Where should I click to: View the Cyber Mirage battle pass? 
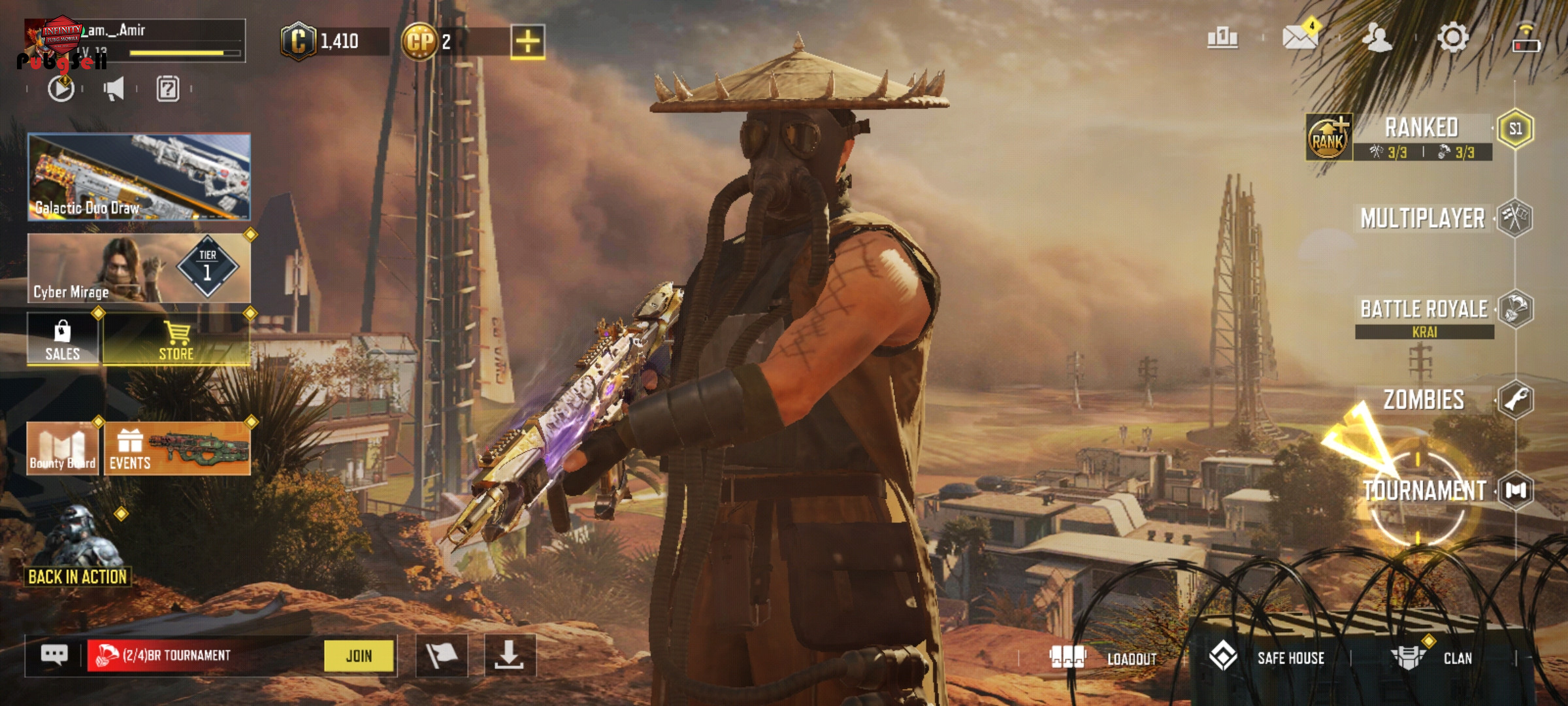(139, 268)
